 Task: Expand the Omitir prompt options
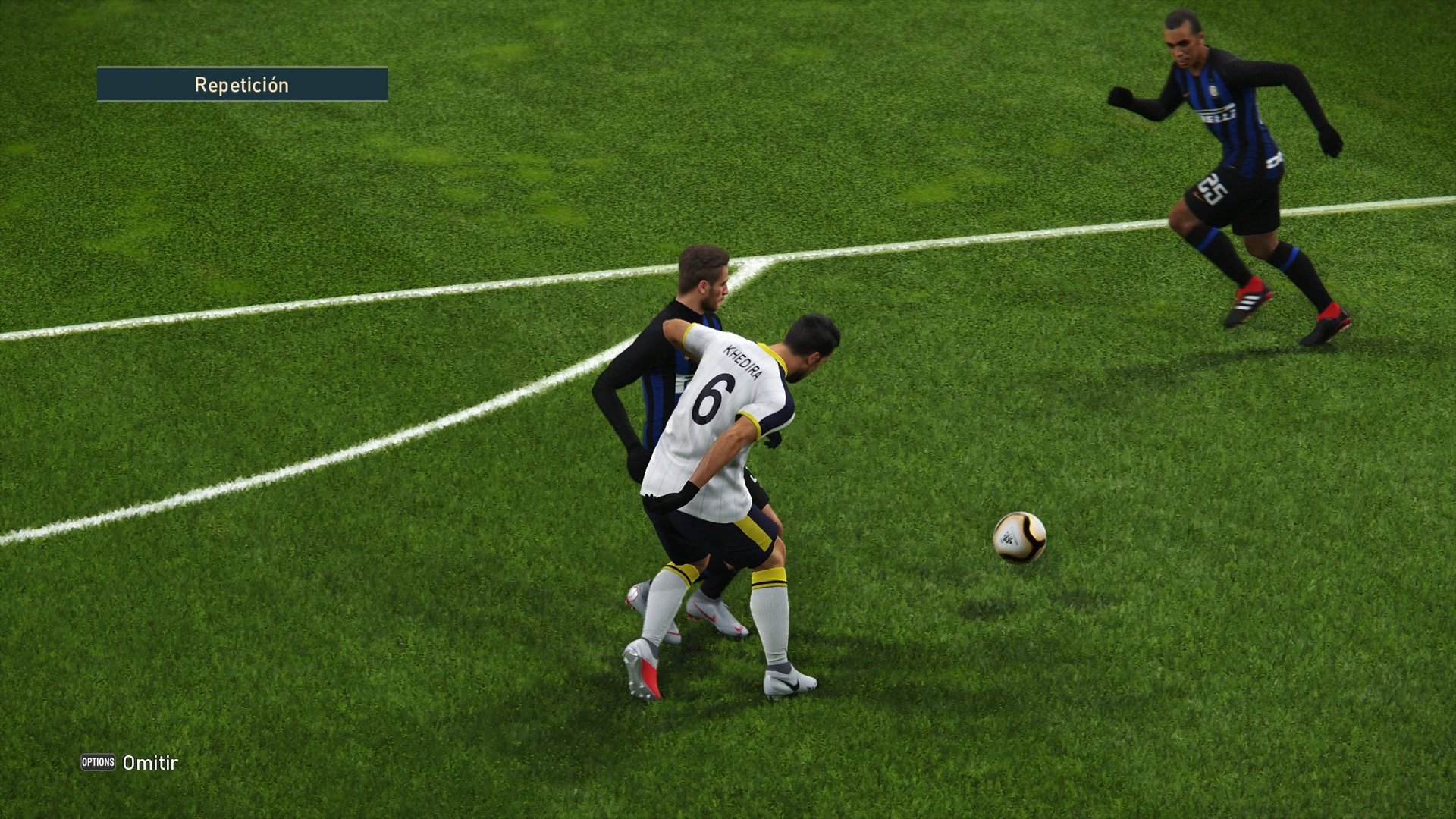tap(149, 764)
